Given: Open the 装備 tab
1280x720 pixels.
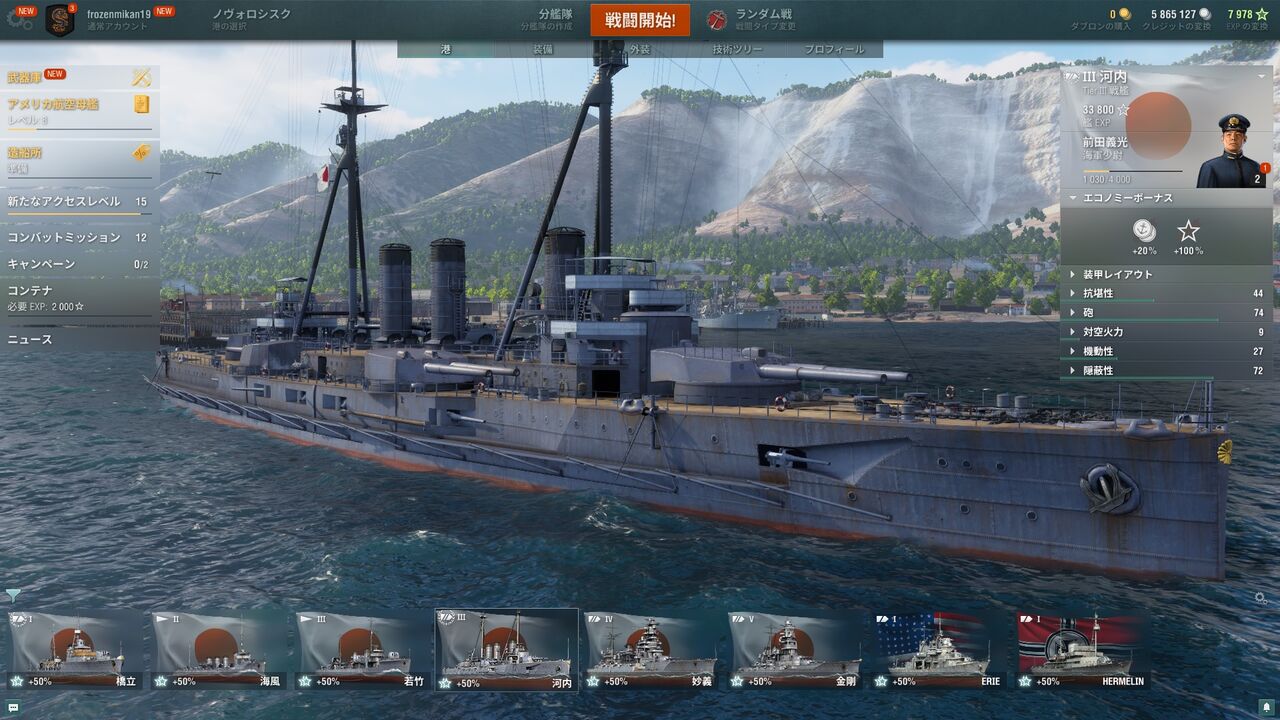Looking at the screenshot, I should 543,49.
